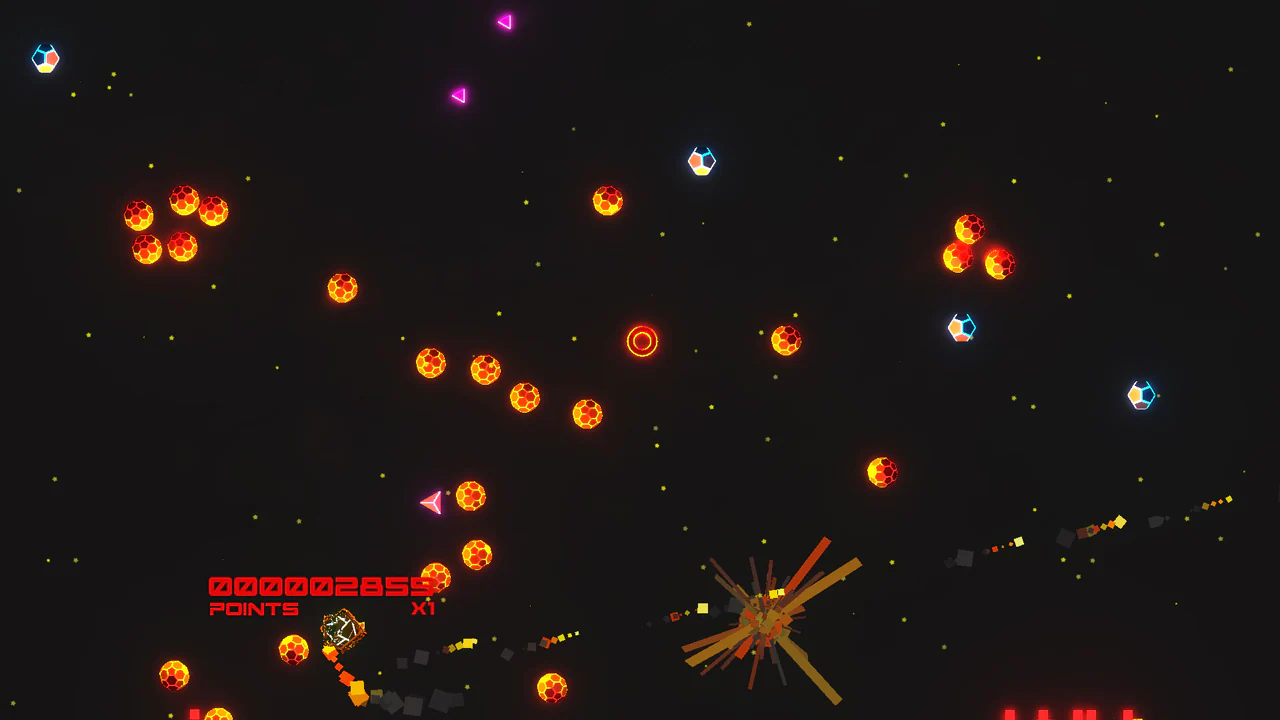The image size is (1280, 720).
Task: Click the pink triangle enemy at top of screen
Action: pyautogui.click(x=505, y=20)
